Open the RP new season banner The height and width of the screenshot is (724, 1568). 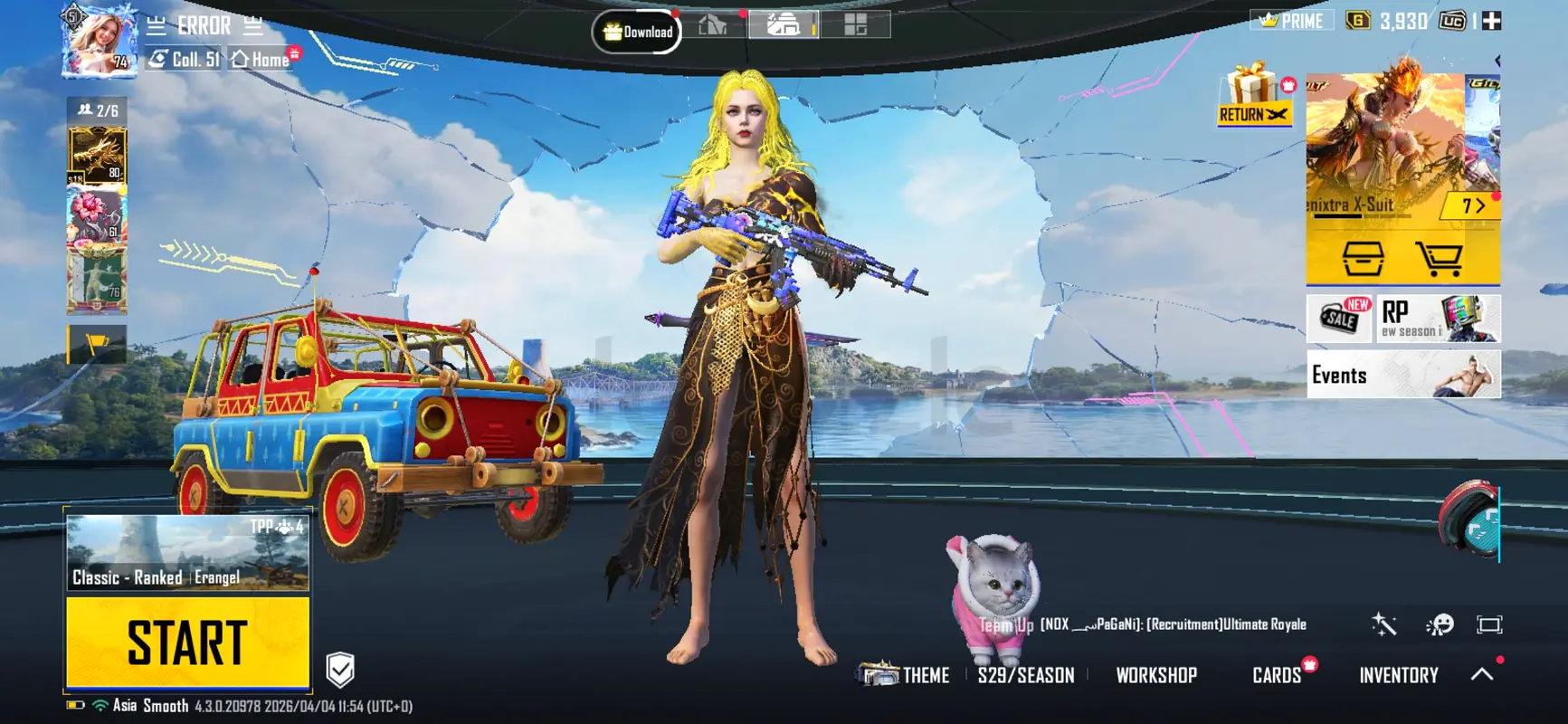click(x=1439, y=319)
